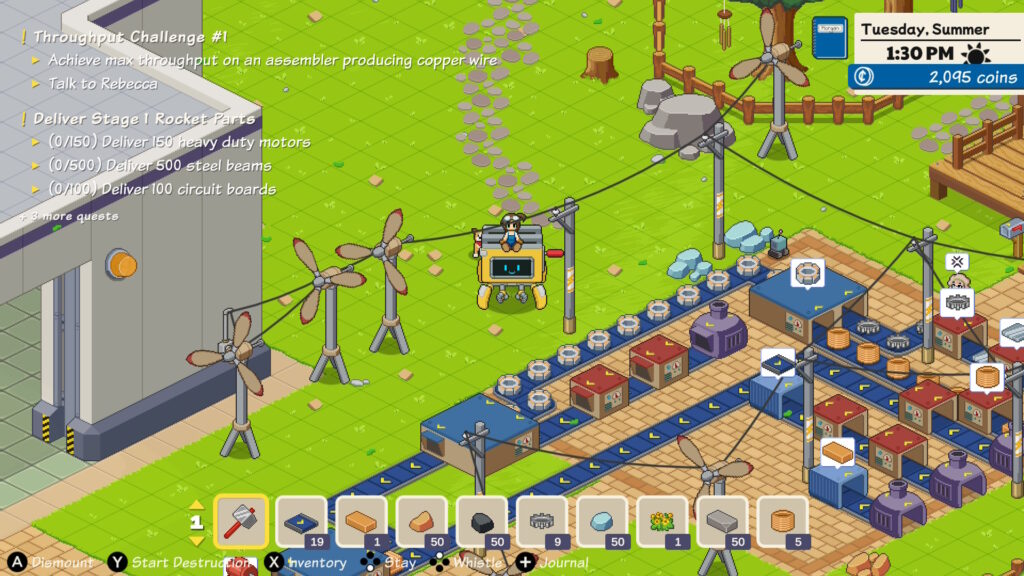Open the Deliver Stage 1 Rocket Parts quest
Viewport: 1024px width, 576px height.
pos(144,118)
